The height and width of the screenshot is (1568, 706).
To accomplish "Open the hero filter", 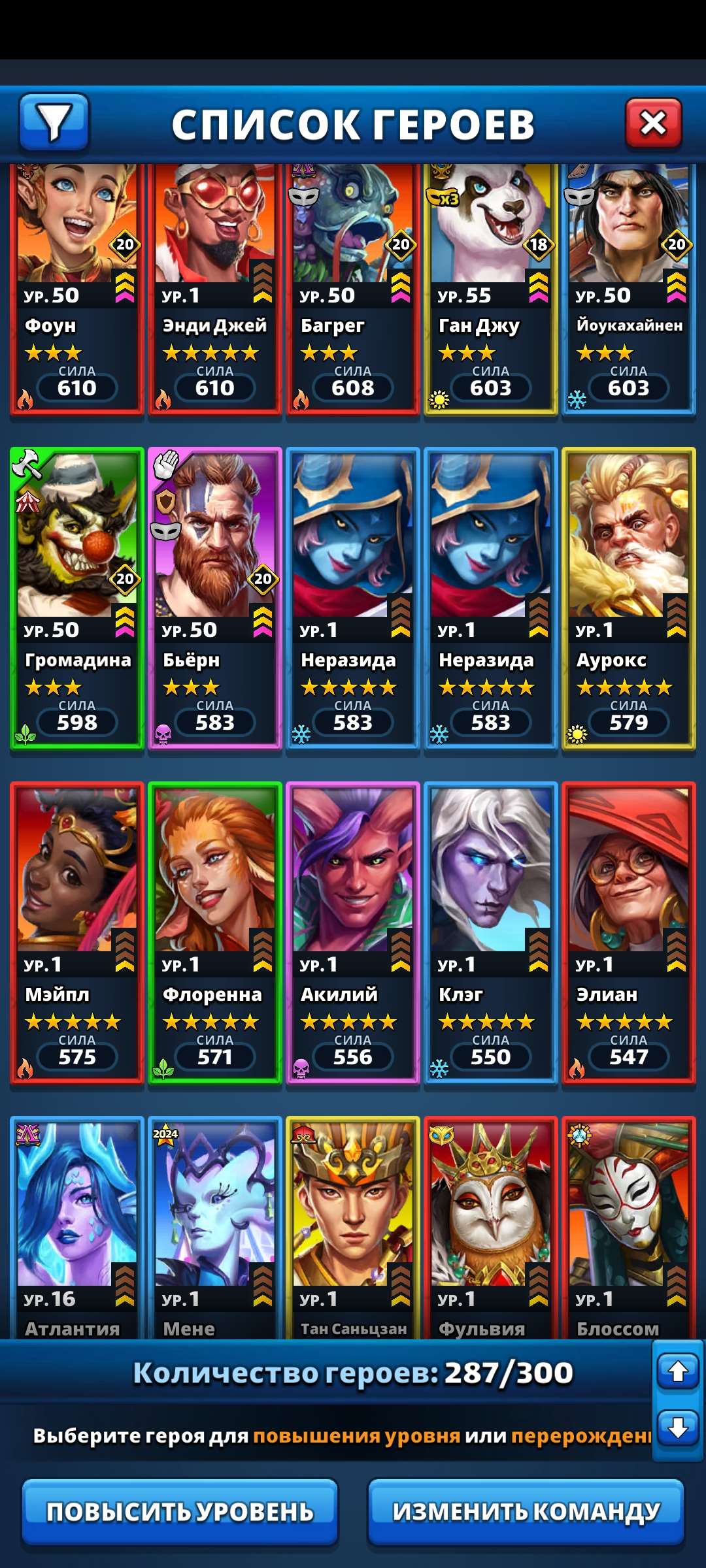I will [54, 122].
